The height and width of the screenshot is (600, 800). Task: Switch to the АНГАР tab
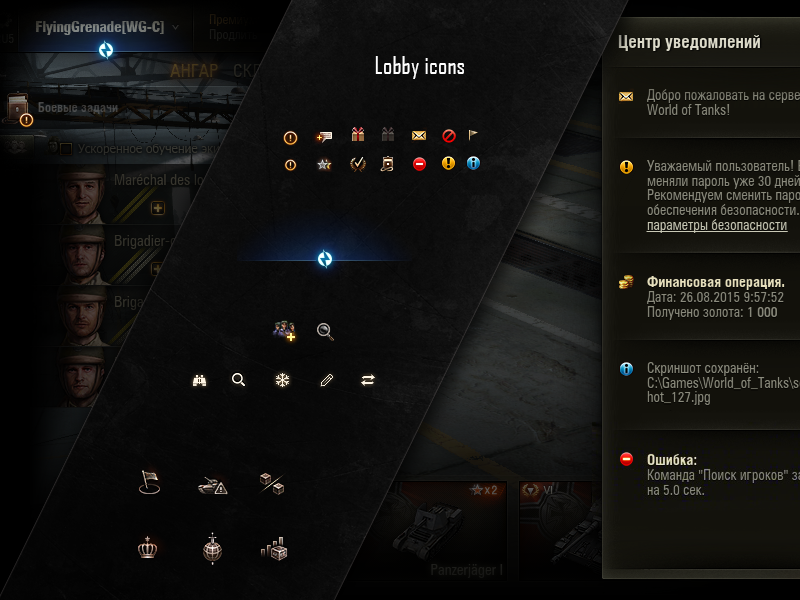click(194, 70)
